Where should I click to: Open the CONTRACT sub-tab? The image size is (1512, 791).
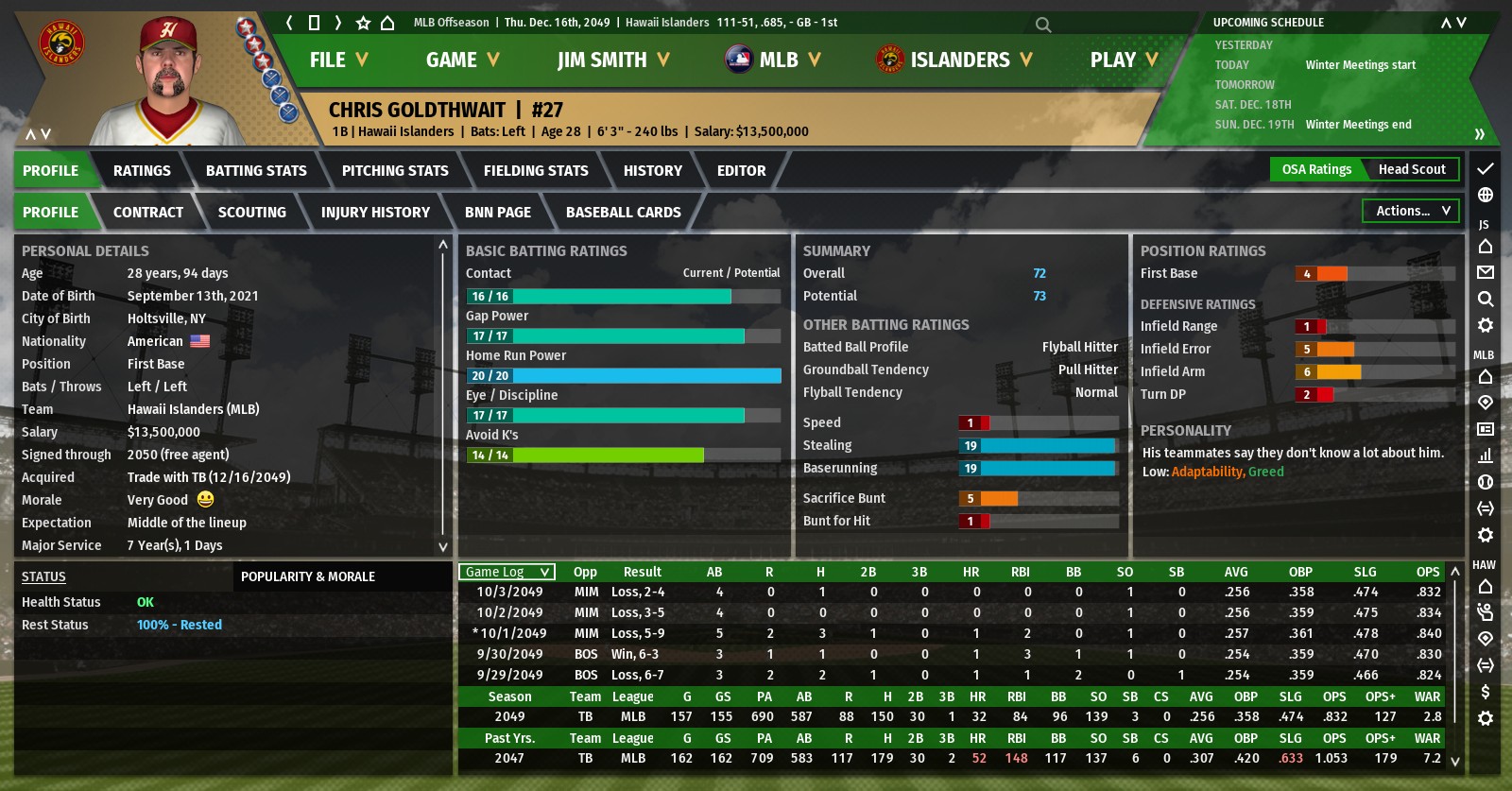(x=148, y=213)
